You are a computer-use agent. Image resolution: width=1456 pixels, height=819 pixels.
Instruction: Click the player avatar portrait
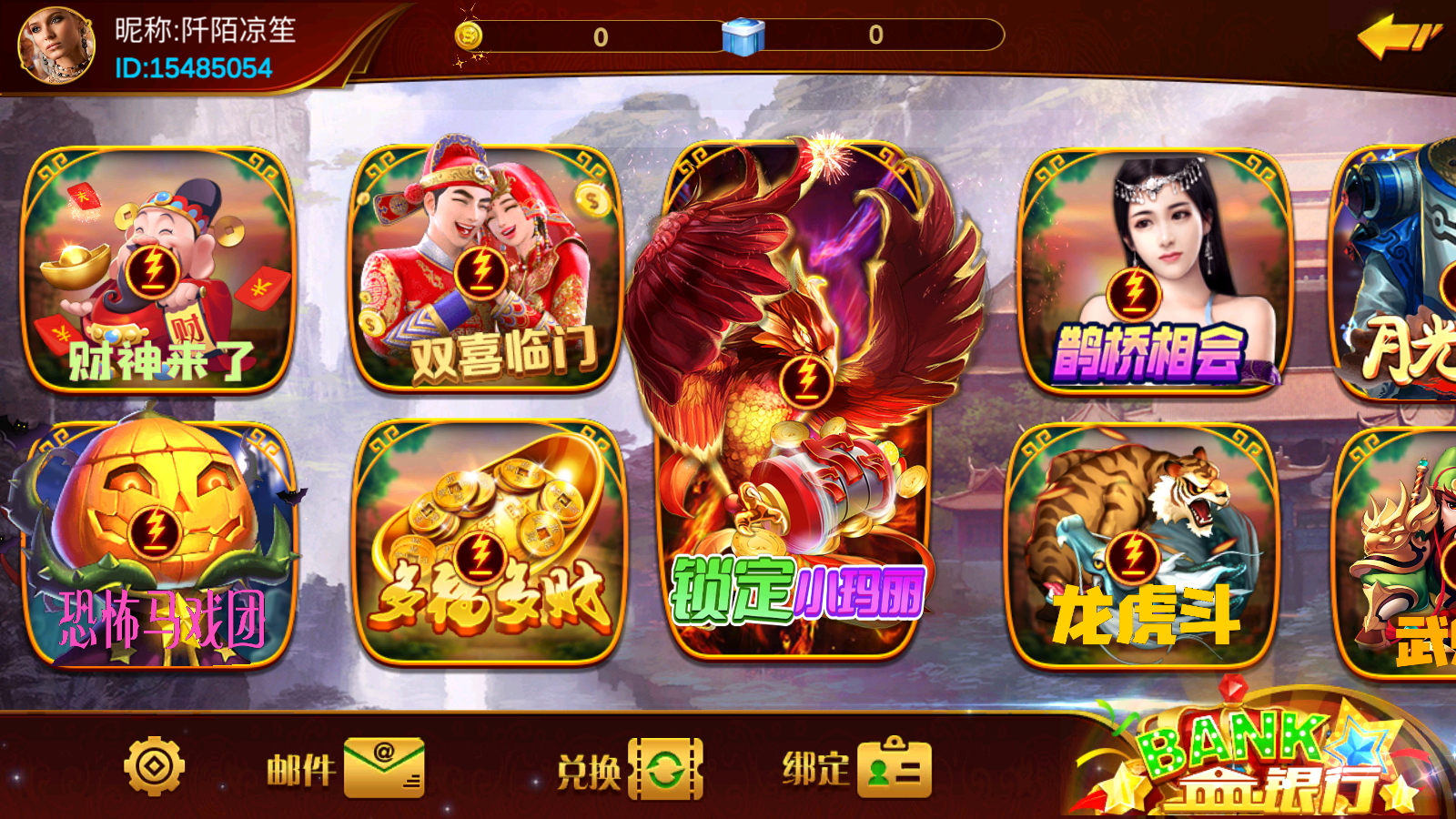[x=56, y=45]
